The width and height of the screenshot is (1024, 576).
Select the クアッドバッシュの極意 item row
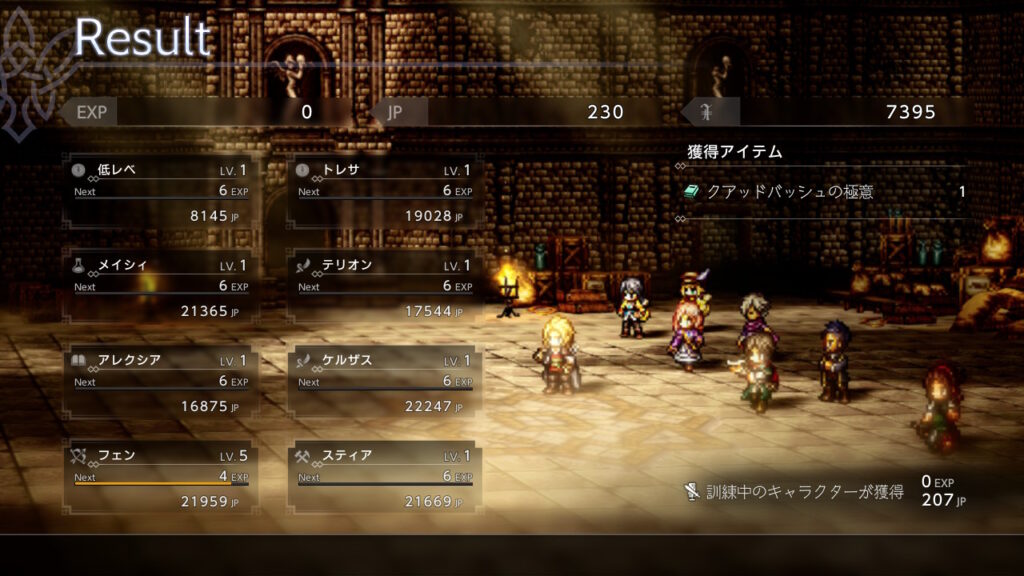click(x=824, y=192)
